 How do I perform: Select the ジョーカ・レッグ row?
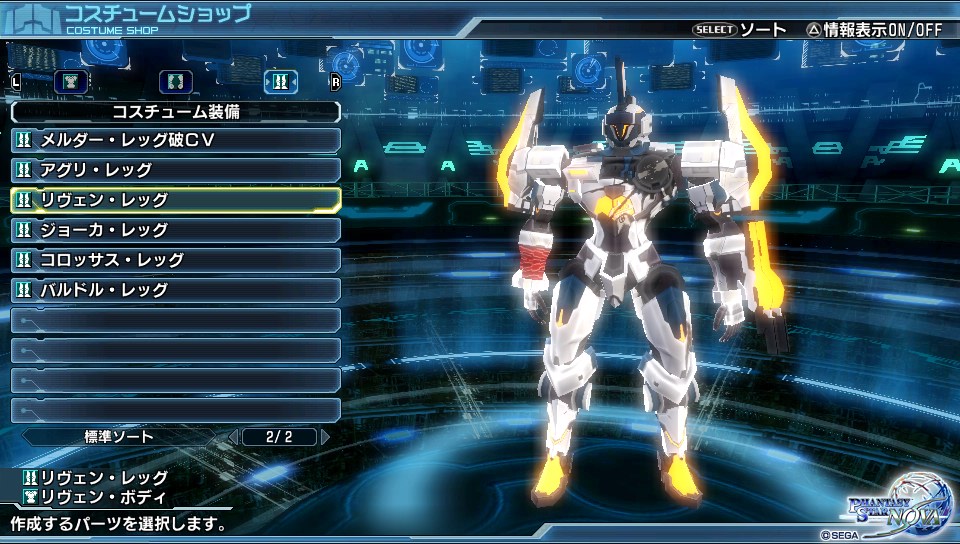175,230
